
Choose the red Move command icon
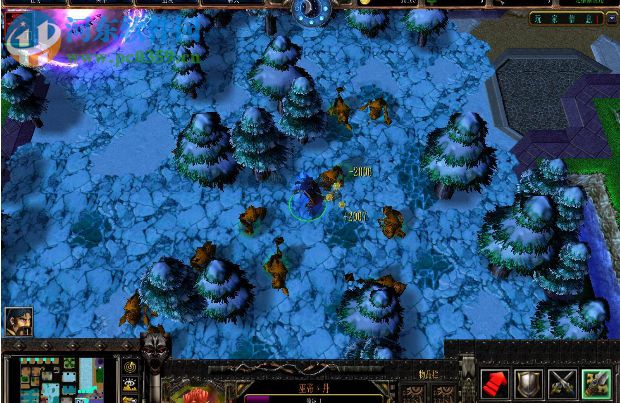[495, 382]
